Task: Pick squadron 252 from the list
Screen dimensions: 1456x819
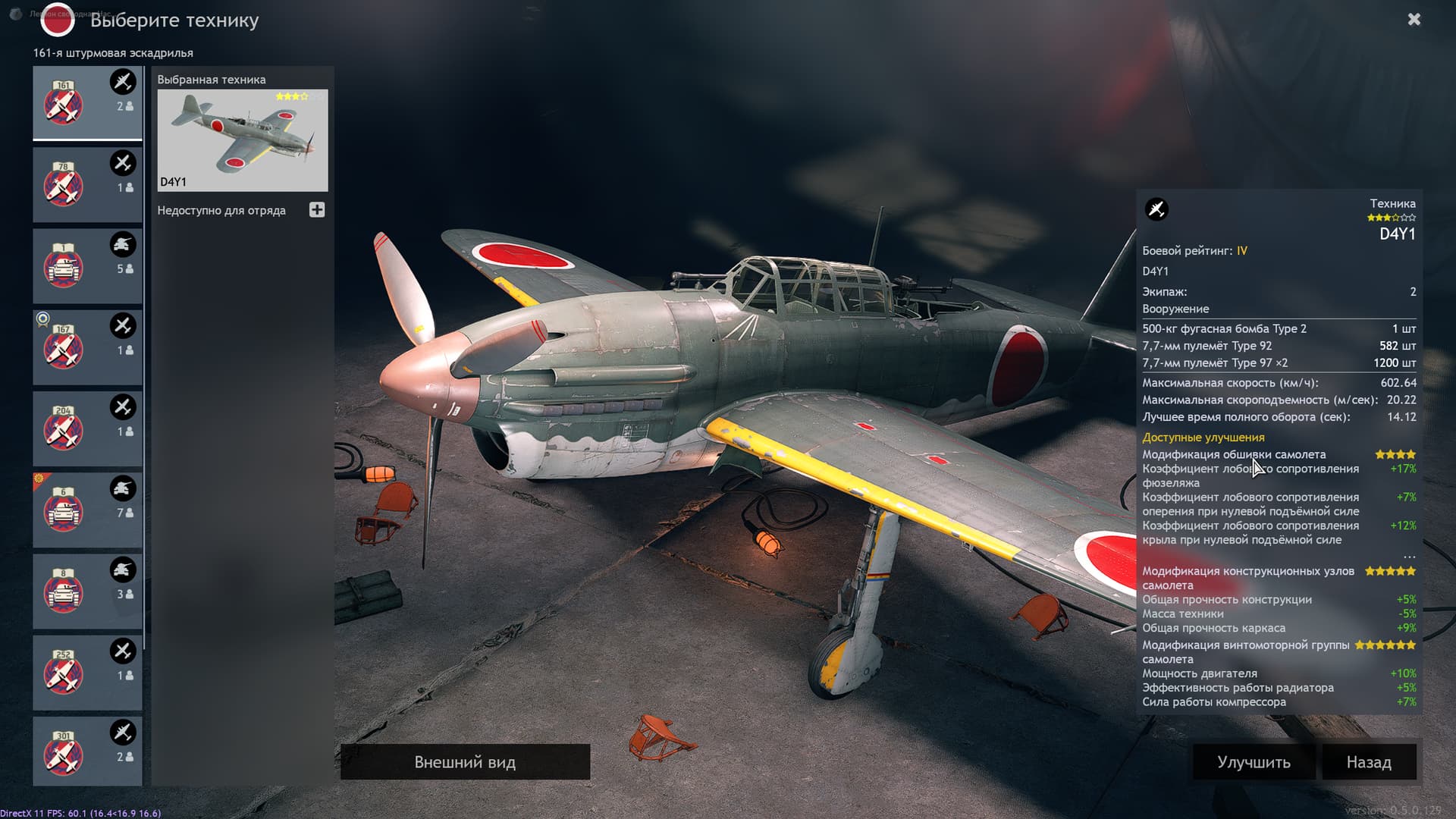Action: pos(87,673)
